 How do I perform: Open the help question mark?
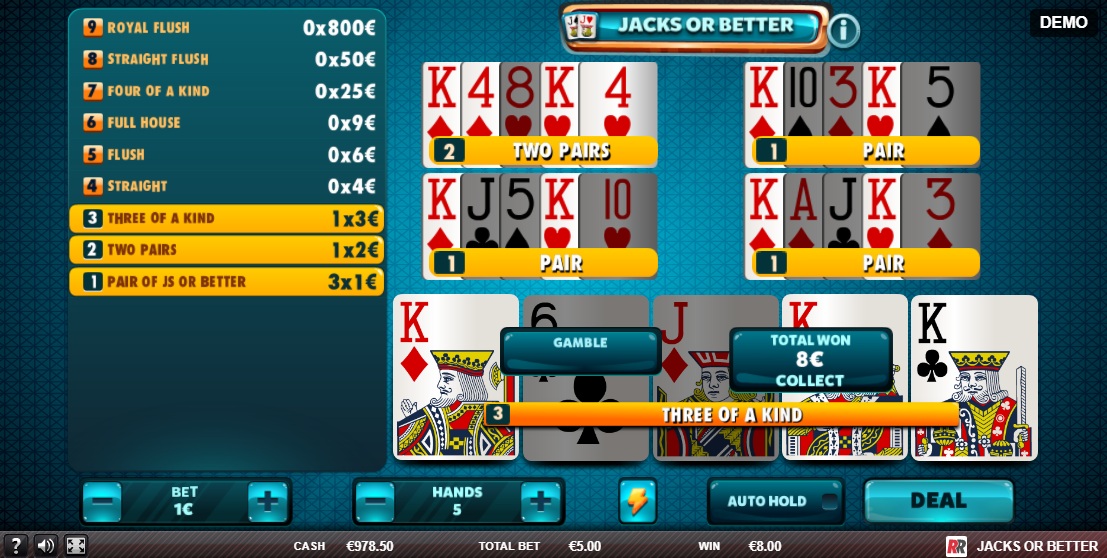pos(15,546)
